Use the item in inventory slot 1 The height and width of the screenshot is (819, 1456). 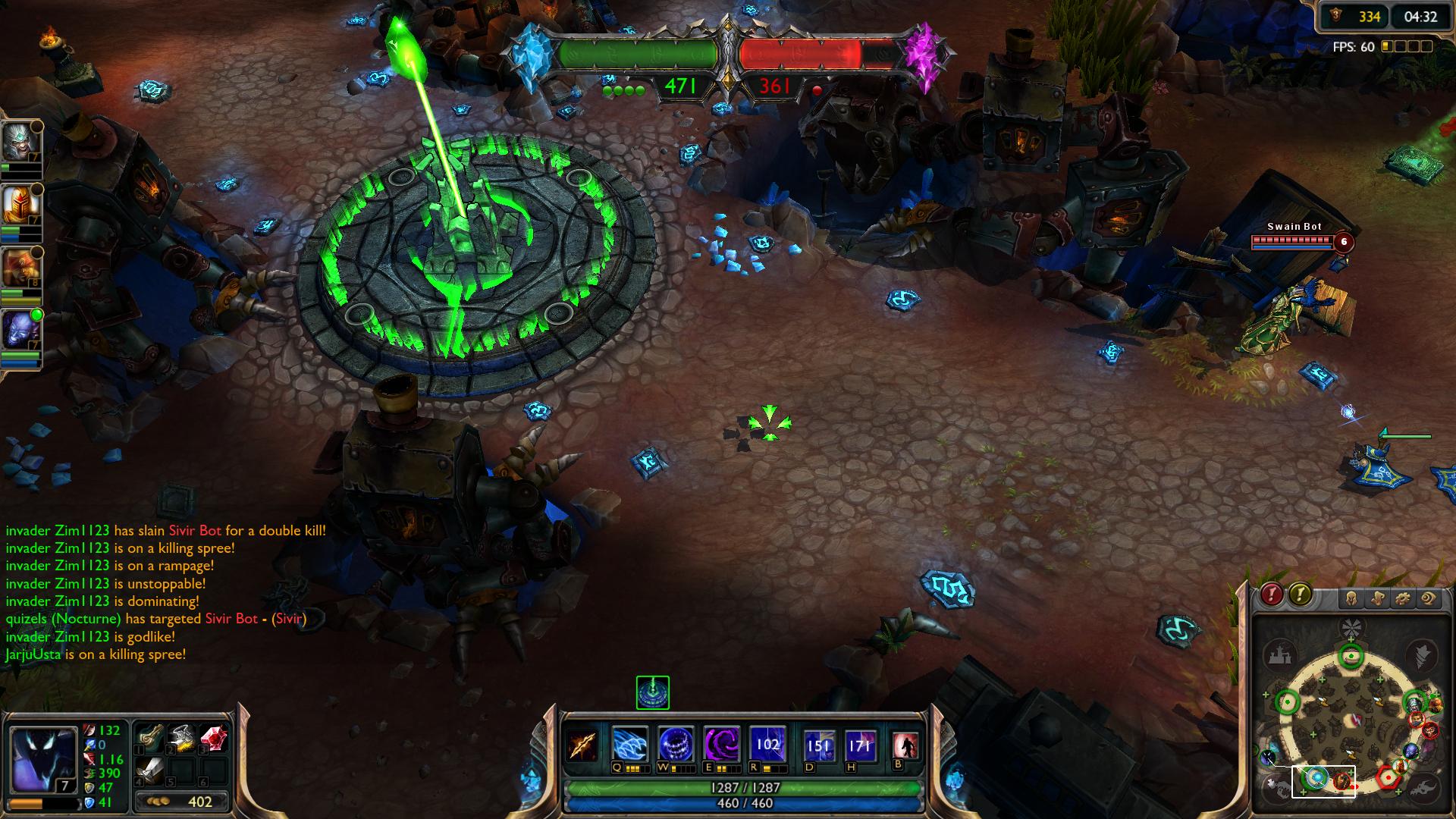click(x=149, y=738)
